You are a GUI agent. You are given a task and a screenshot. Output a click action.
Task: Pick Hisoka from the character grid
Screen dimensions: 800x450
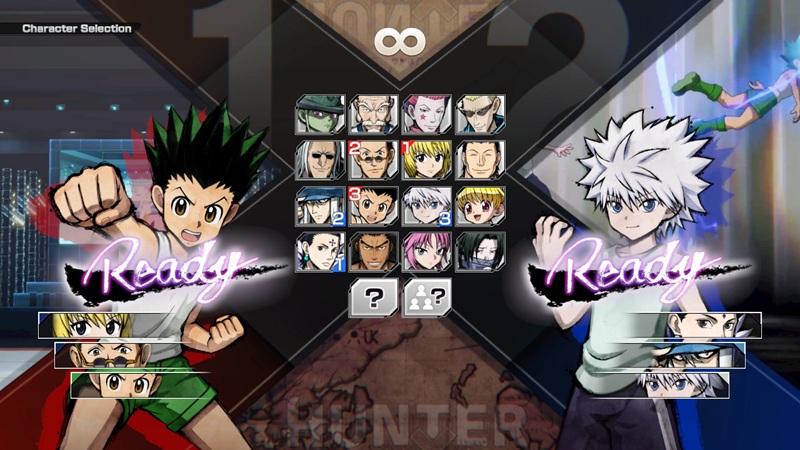pos(427,113)
